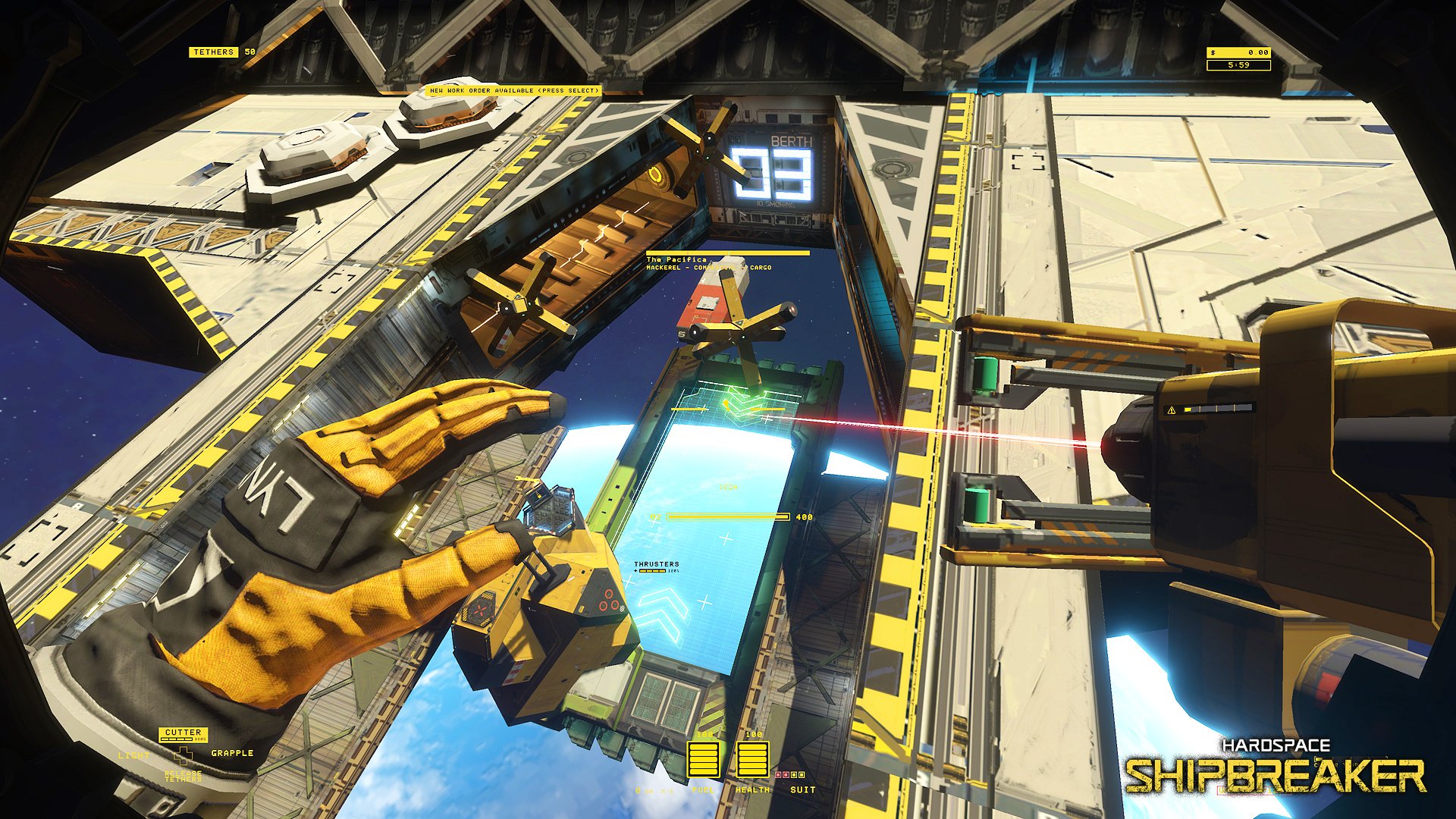Click the FUEL gauge icon
Screen dimensions: 1456x819
704,759
